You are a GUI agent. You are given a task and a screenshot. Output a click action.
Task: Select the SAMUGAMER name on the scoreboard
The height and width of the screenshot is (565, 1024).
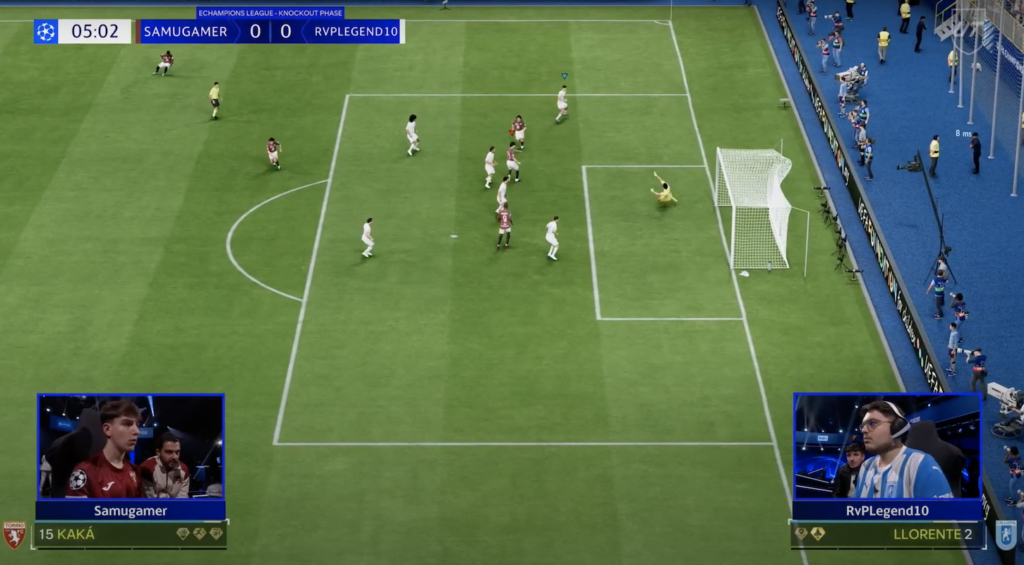pos(185,31)
